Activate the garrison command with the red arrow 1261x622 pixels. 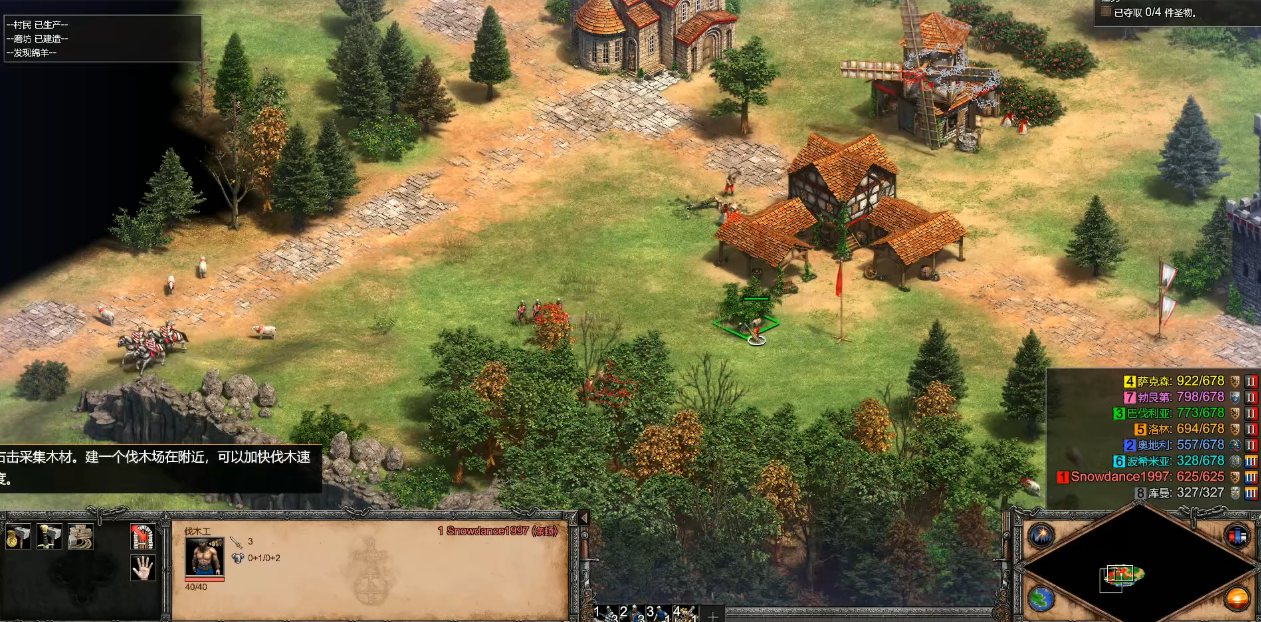pyautogui.click(x=142, y=537)
